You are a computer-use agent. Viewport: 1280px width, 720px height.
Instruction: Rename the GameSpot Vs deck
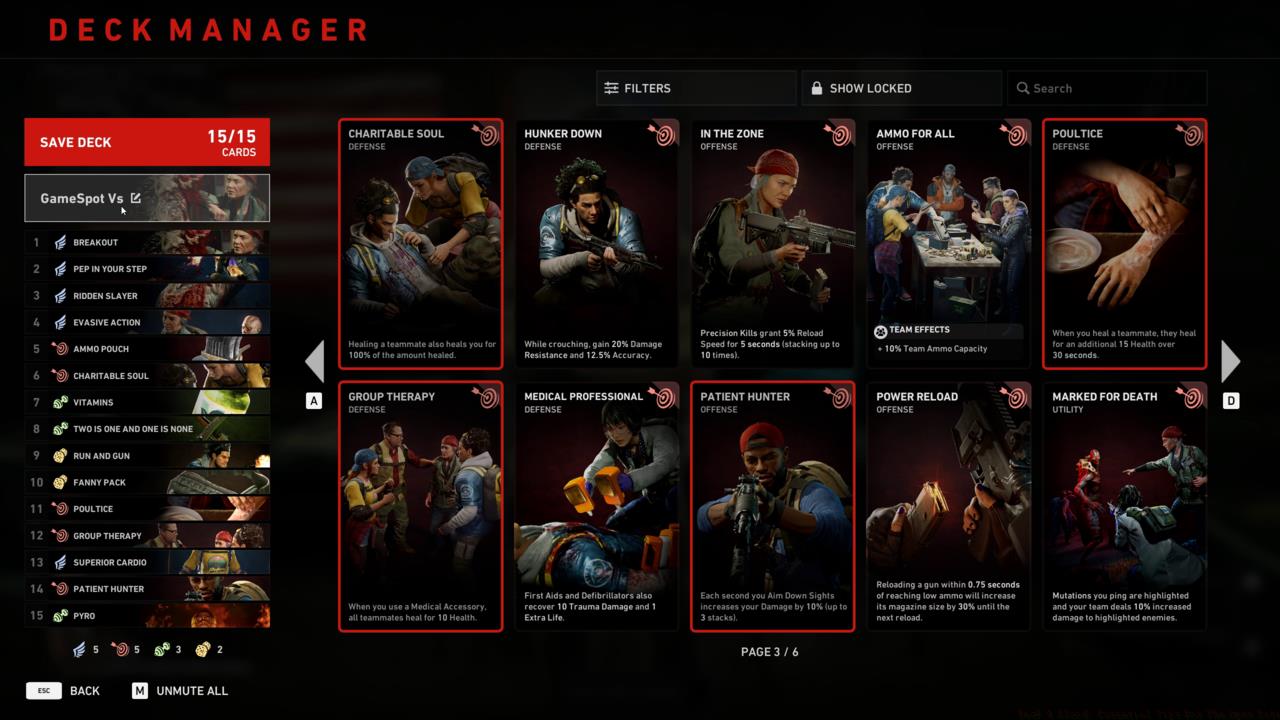(136, 198)
